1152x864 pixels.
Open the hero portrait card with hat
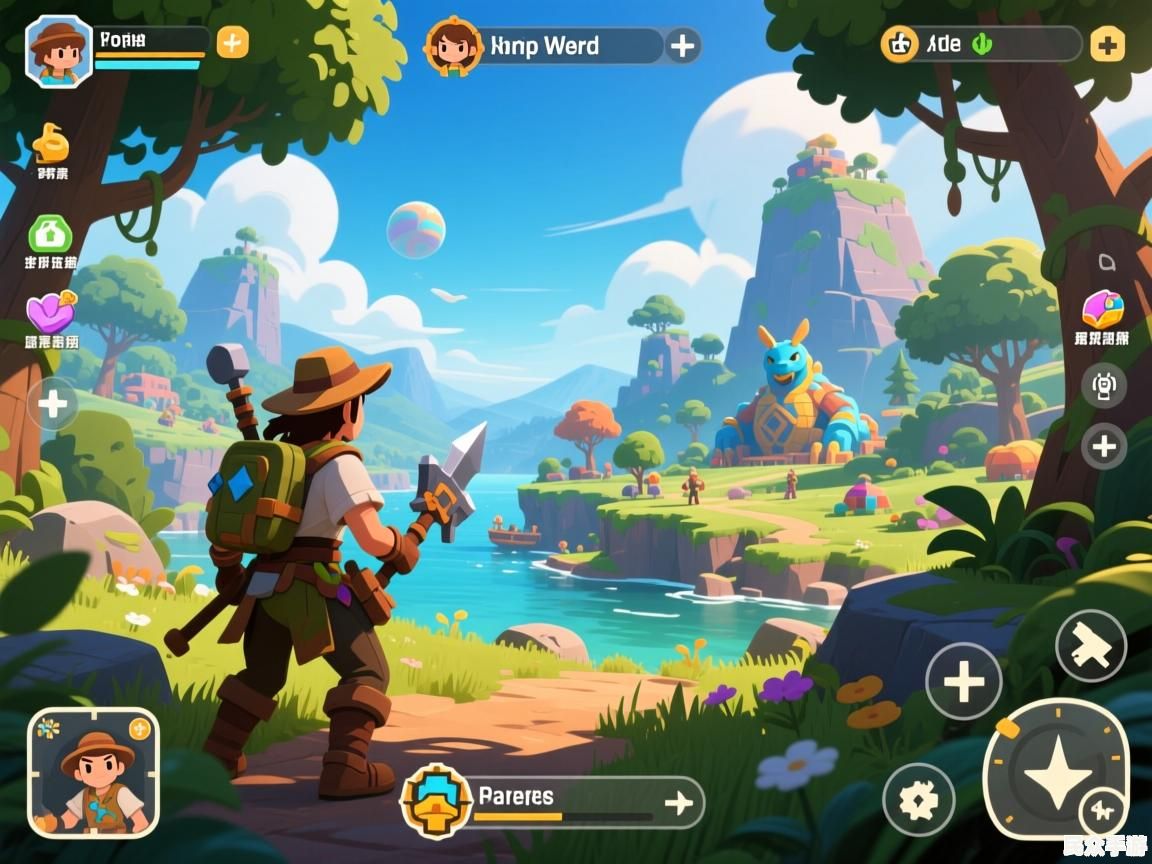click(93, 772)
